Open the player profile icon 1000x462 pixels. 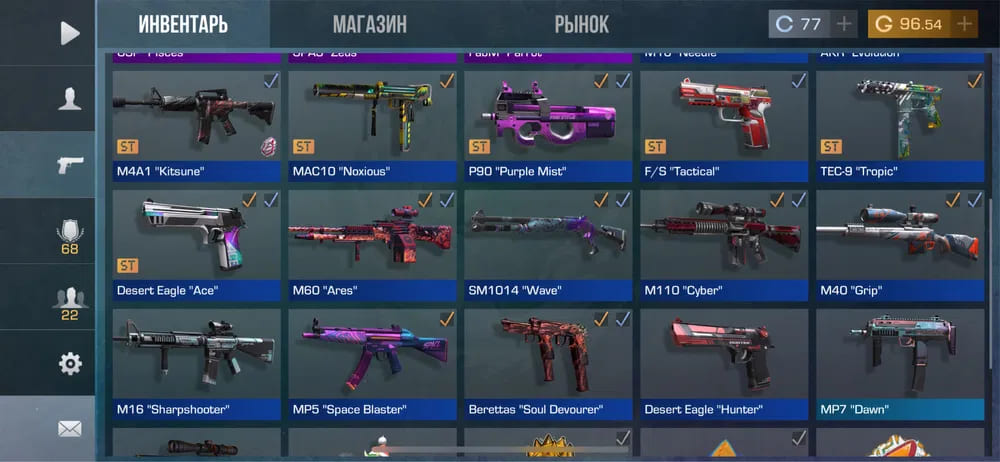pyautogui.click(x=69, y=99)
